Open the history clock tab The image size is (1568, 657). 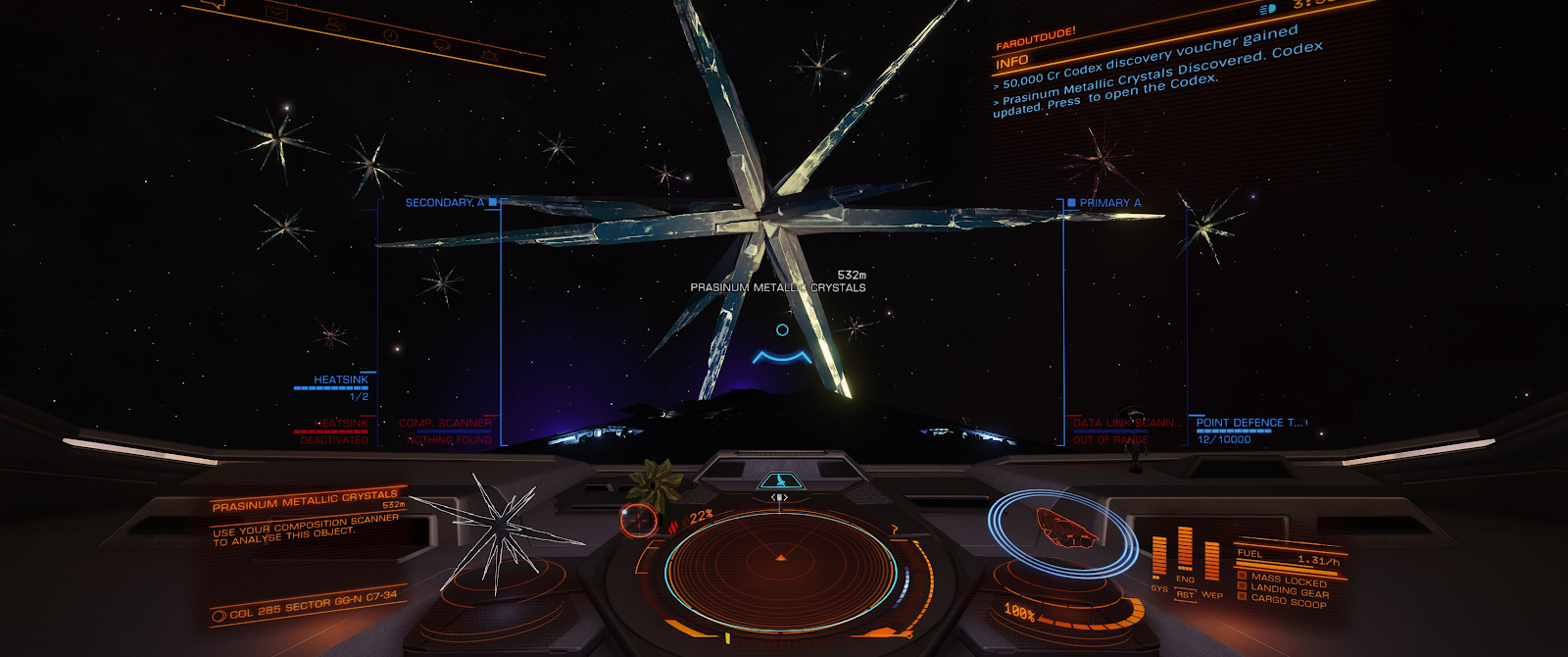click(389, 35)
